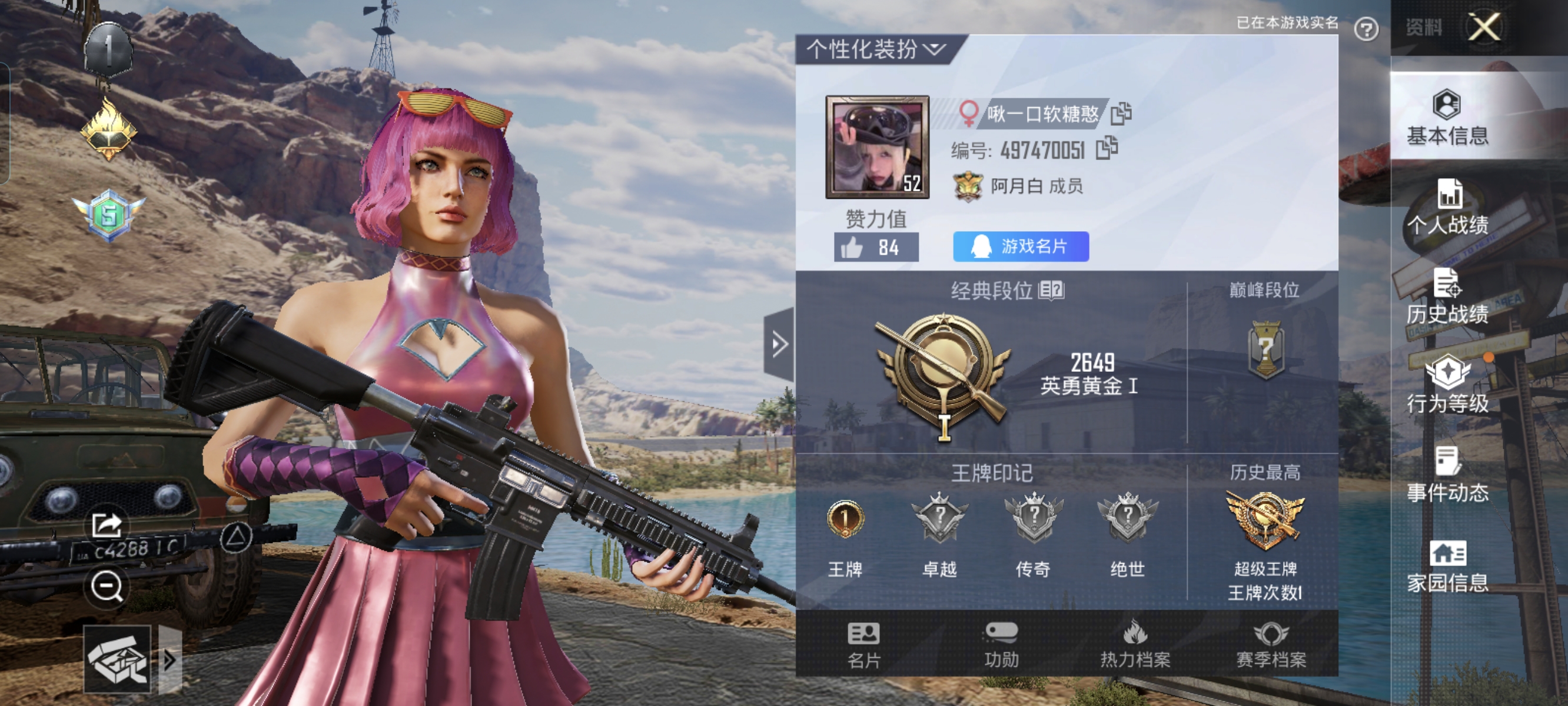Open the 名片 section

pyautogui.click(x=863, y=645)
